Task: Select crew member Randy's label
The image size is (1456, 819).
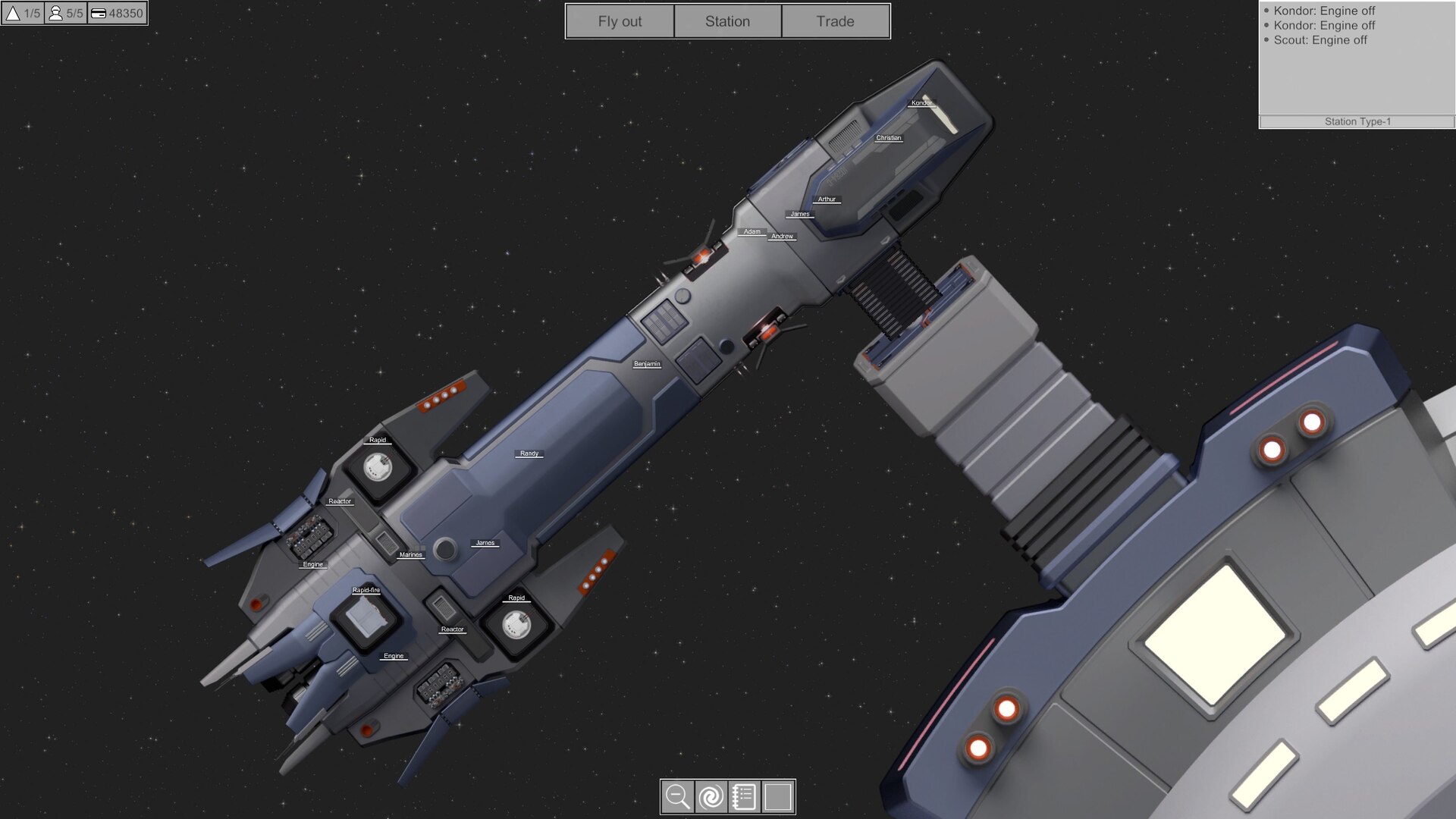Action: tap(529, 453)
